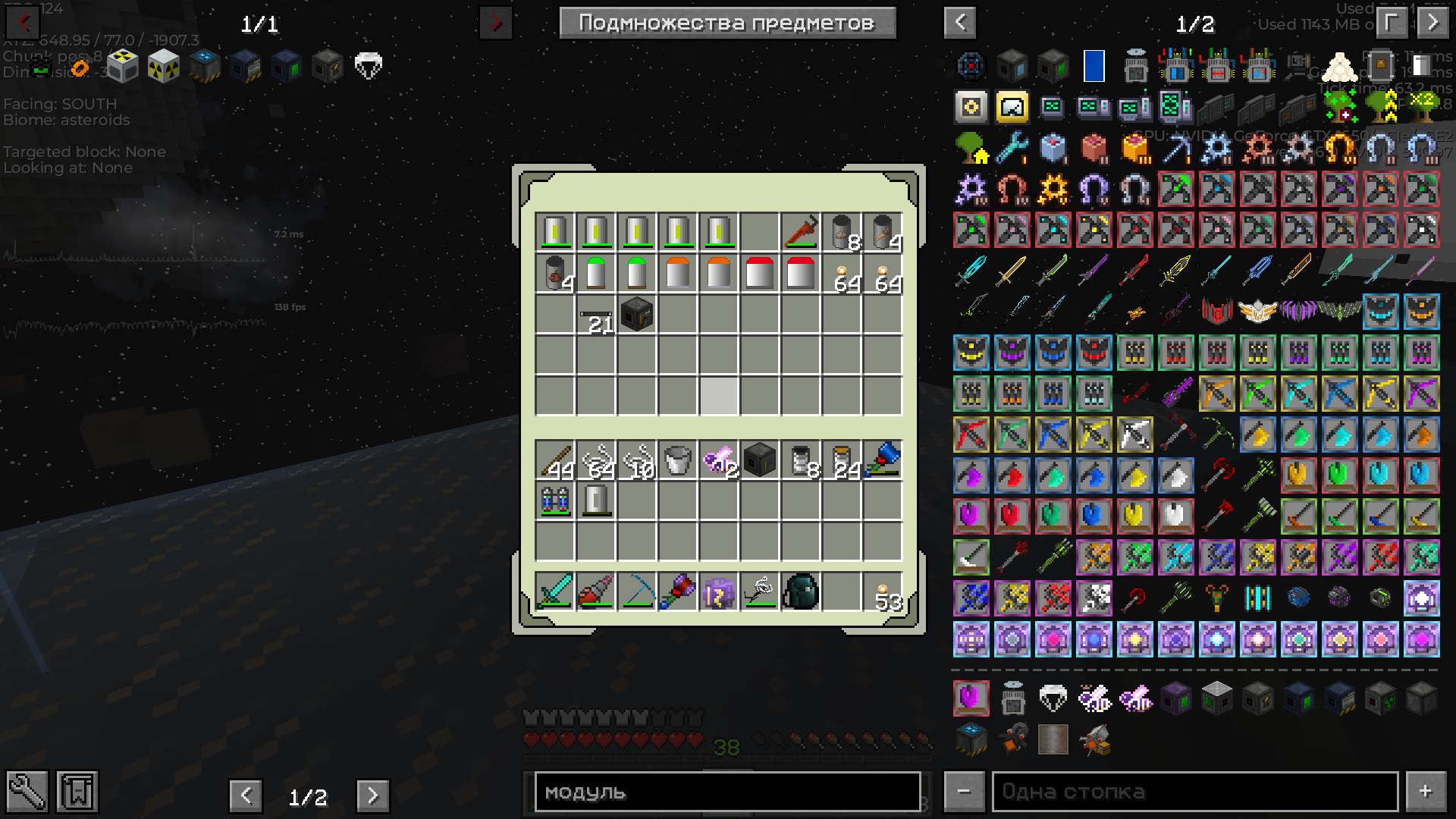Toggle the bookmark panel button beside the wrench
Viewport: 1456px width, 819px height.
pyautogui.click(x=77, y=792)
